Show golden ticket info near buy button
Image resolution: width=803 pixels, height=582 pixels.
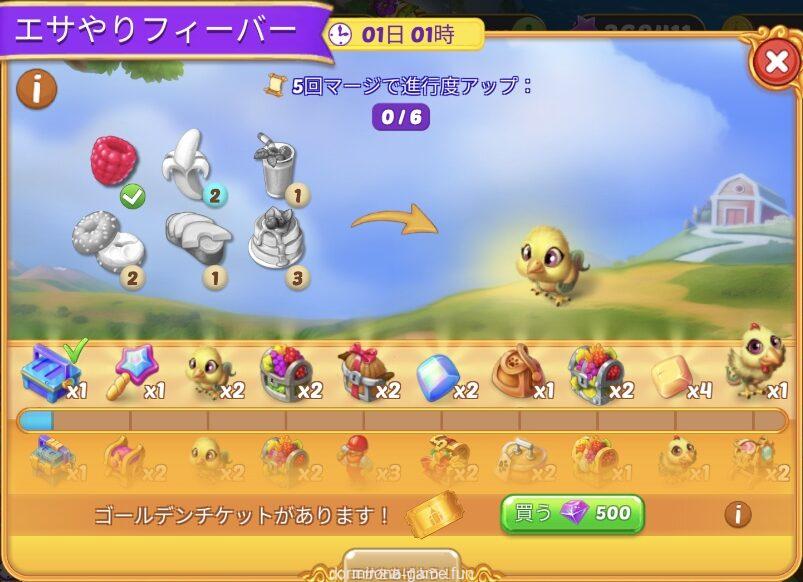pyautogui.click(x=737, y=514)
